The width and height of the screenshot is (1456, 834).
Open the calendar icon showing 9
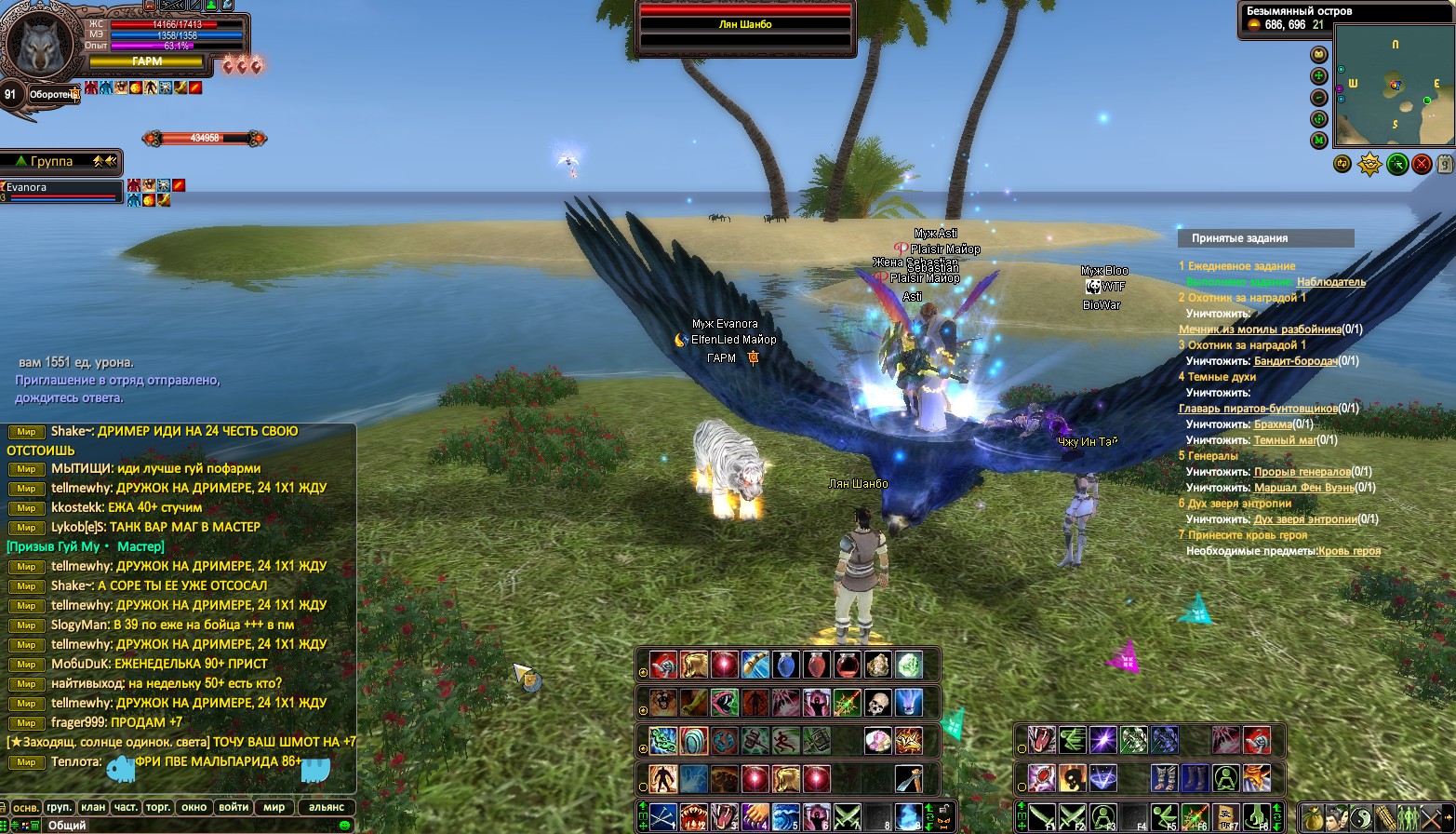pyautogui.click(x=1445, y=164)
